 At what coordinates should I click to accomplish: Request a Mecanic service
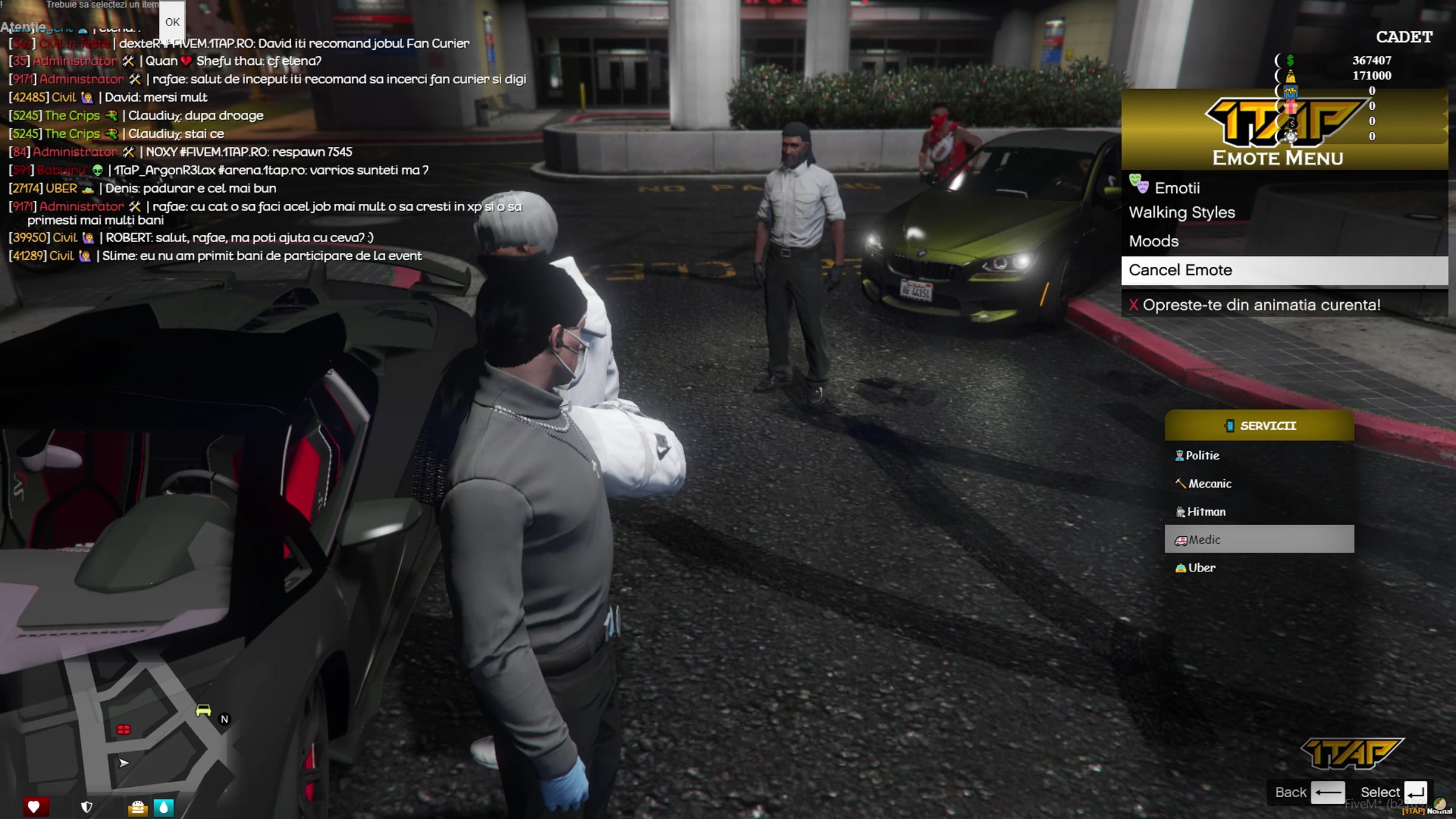point(1209,484)
